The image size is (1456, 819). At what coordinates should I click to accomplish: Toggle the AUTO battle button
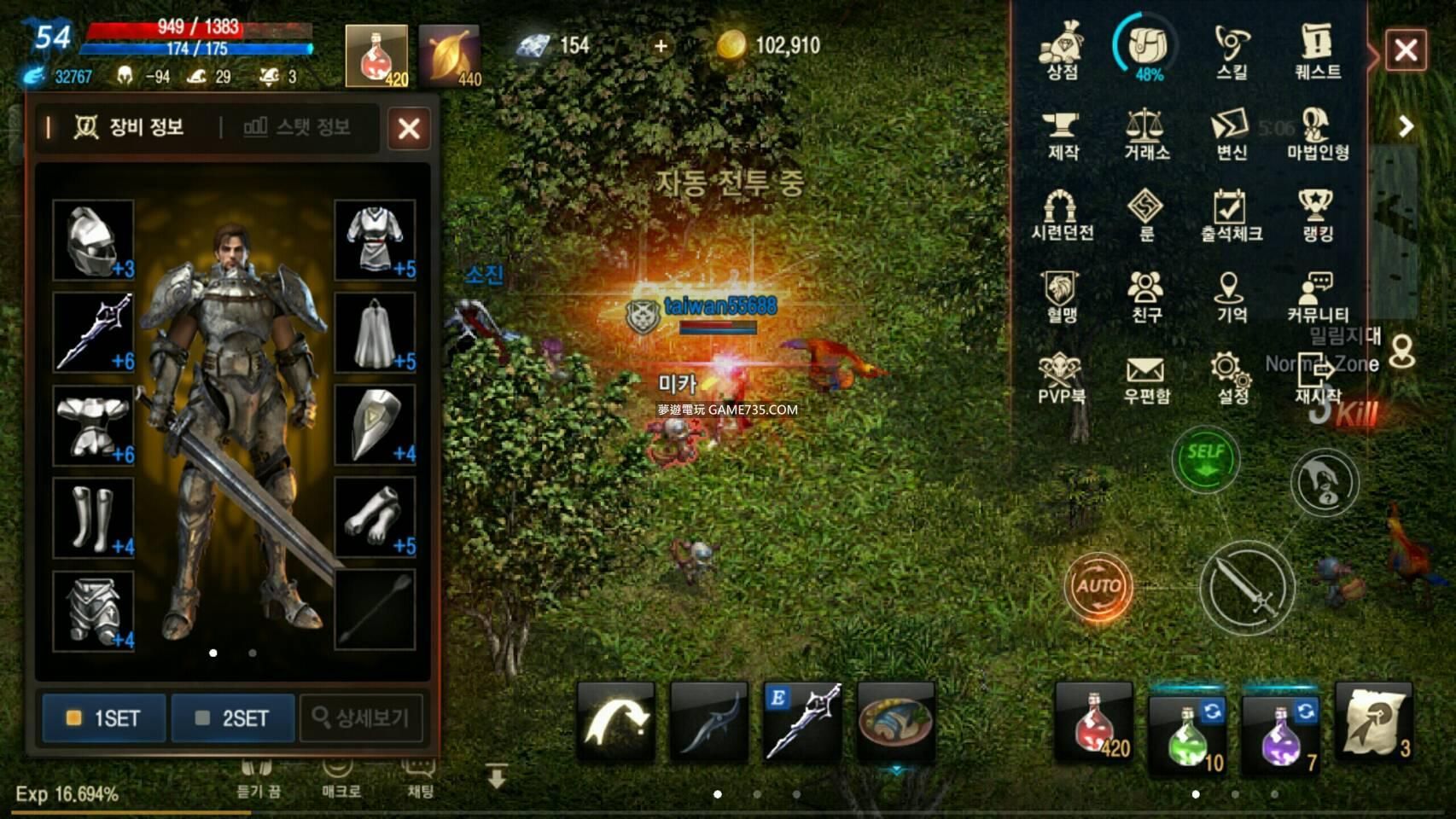[x=1098, y=586]
